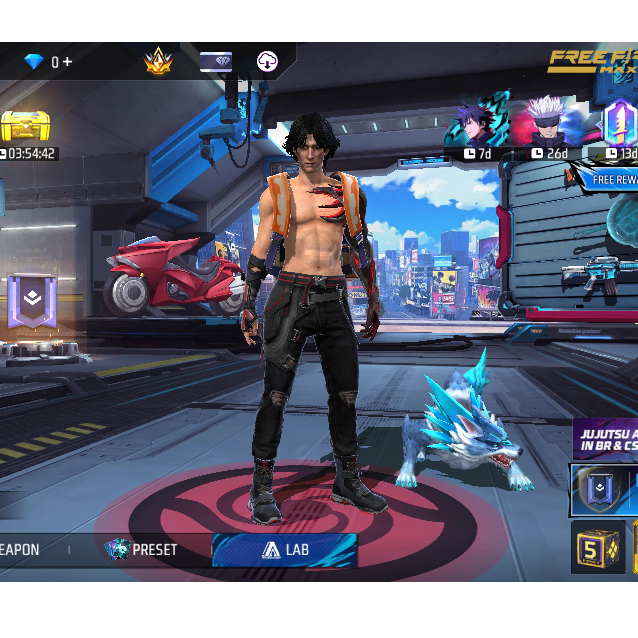Viewport: 638px width, 638px height.
Task: Open the yellow treasure chest with timer
Action: click(25, 130)
